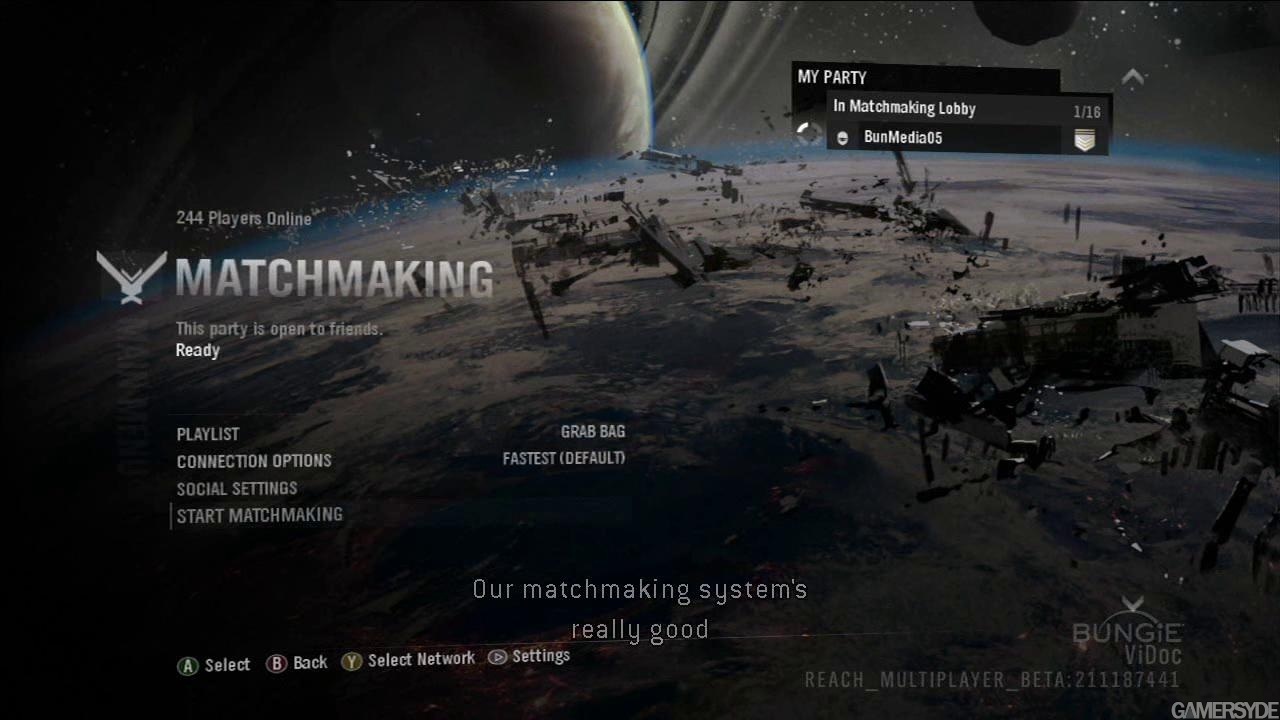Collapse the My Party panel arrow
The width and height of the screenshot is (1280, 720).
[1132, 76]
